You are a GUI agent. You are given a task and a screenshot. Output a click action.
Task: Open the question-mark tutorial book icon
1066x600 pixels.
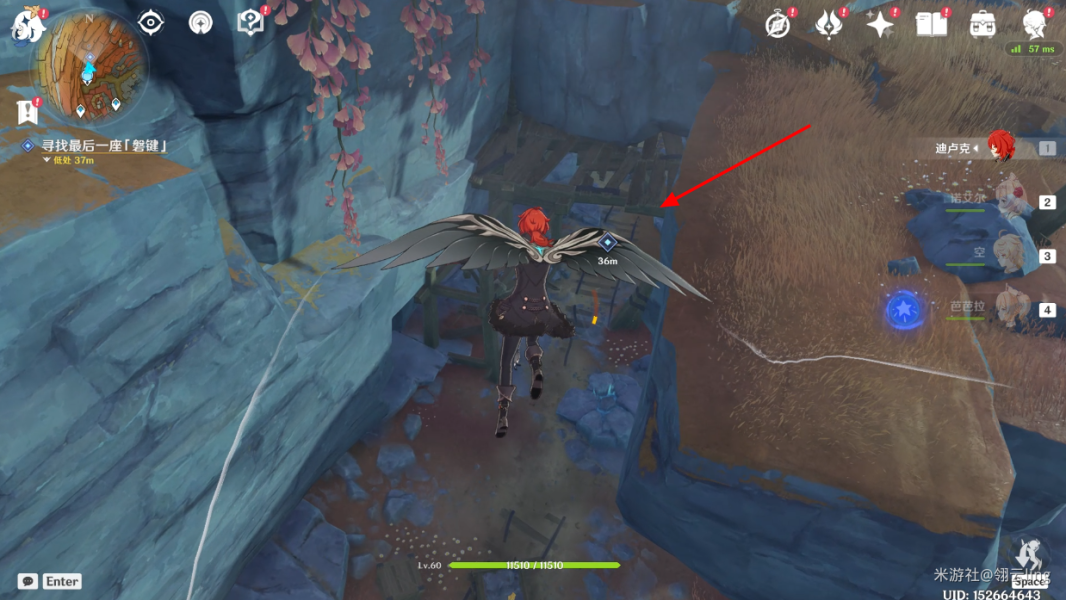point(249,22)
